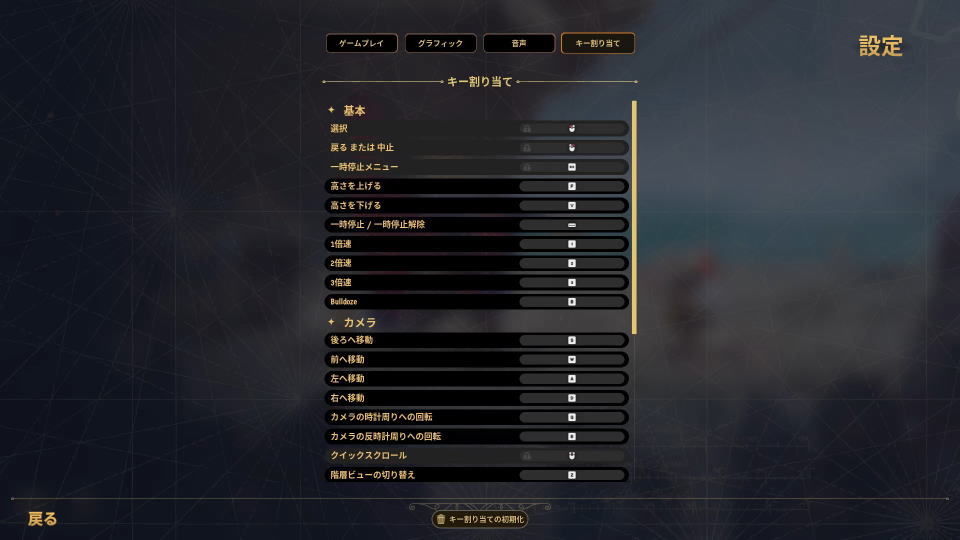This screenshot has height=540, width=960.
Task: Rebind カメラの時計周りへの回転
Action: [571, 417]
